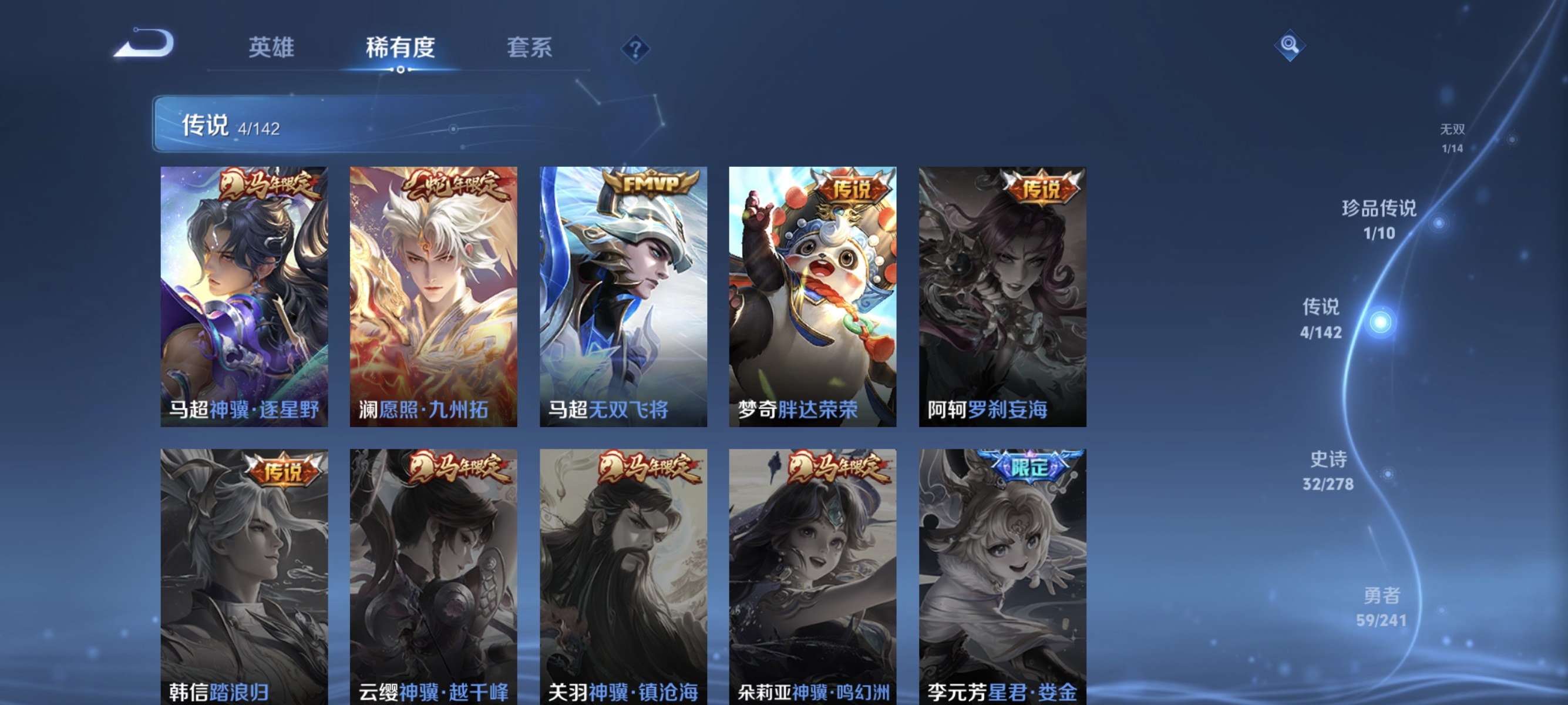Open the search magnifier icon
Viewport: 1568px width, 705px height.
1290,45
